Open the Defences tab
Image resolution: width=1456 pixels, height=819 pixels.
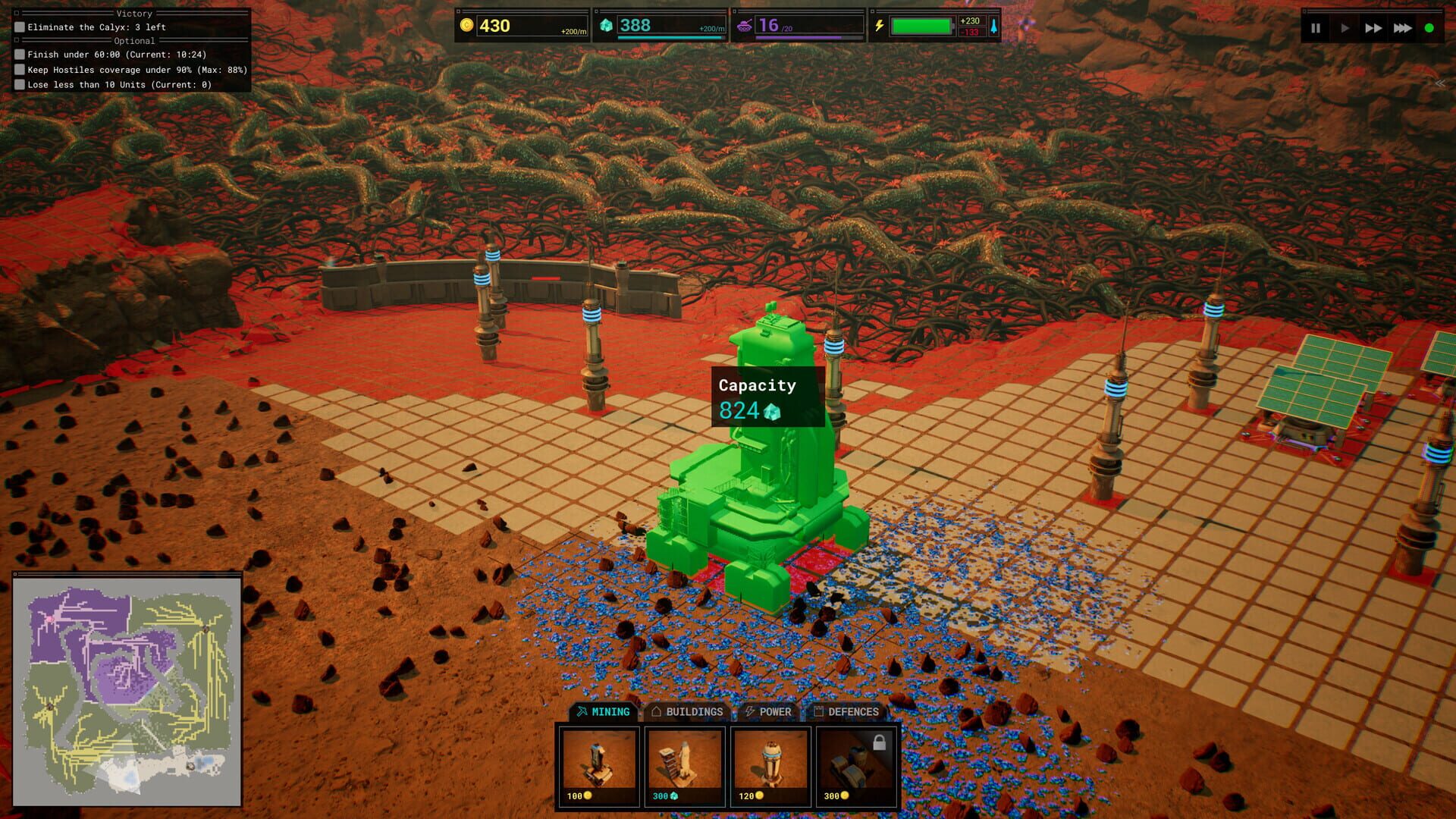click(x=847, y=712)
